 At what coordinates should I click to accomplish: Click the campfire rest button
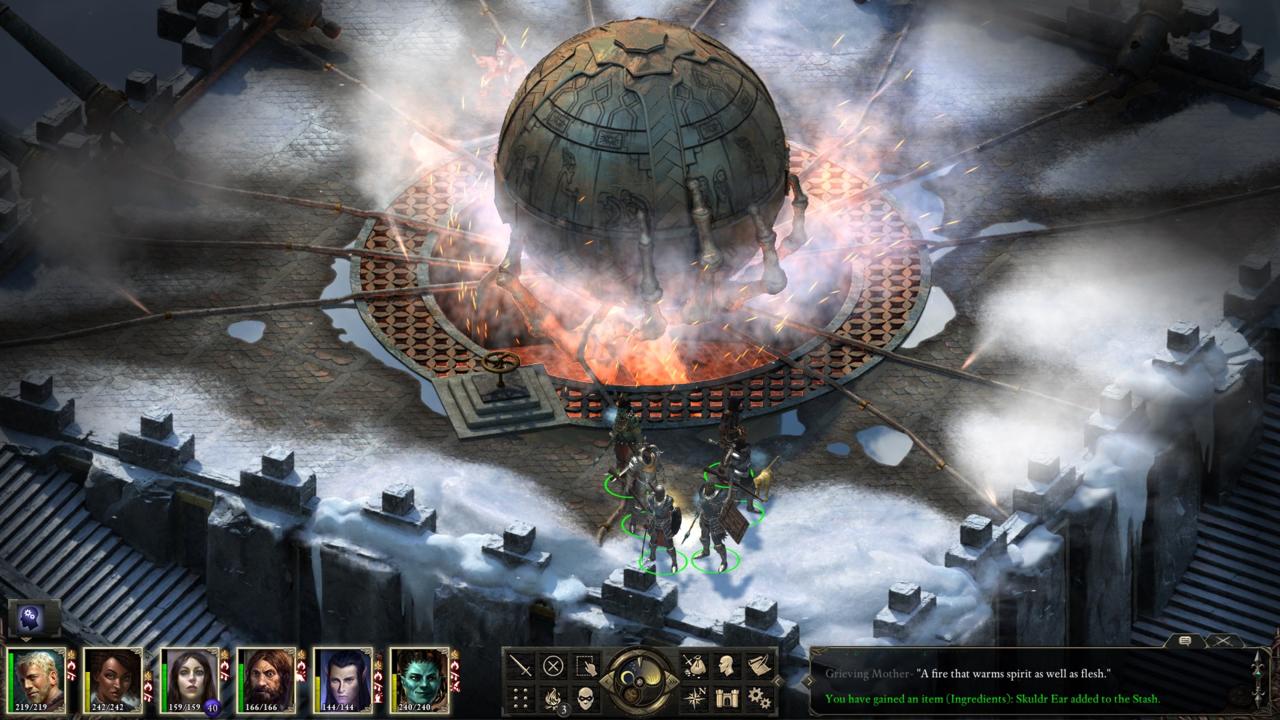click(x=553, y=697)
